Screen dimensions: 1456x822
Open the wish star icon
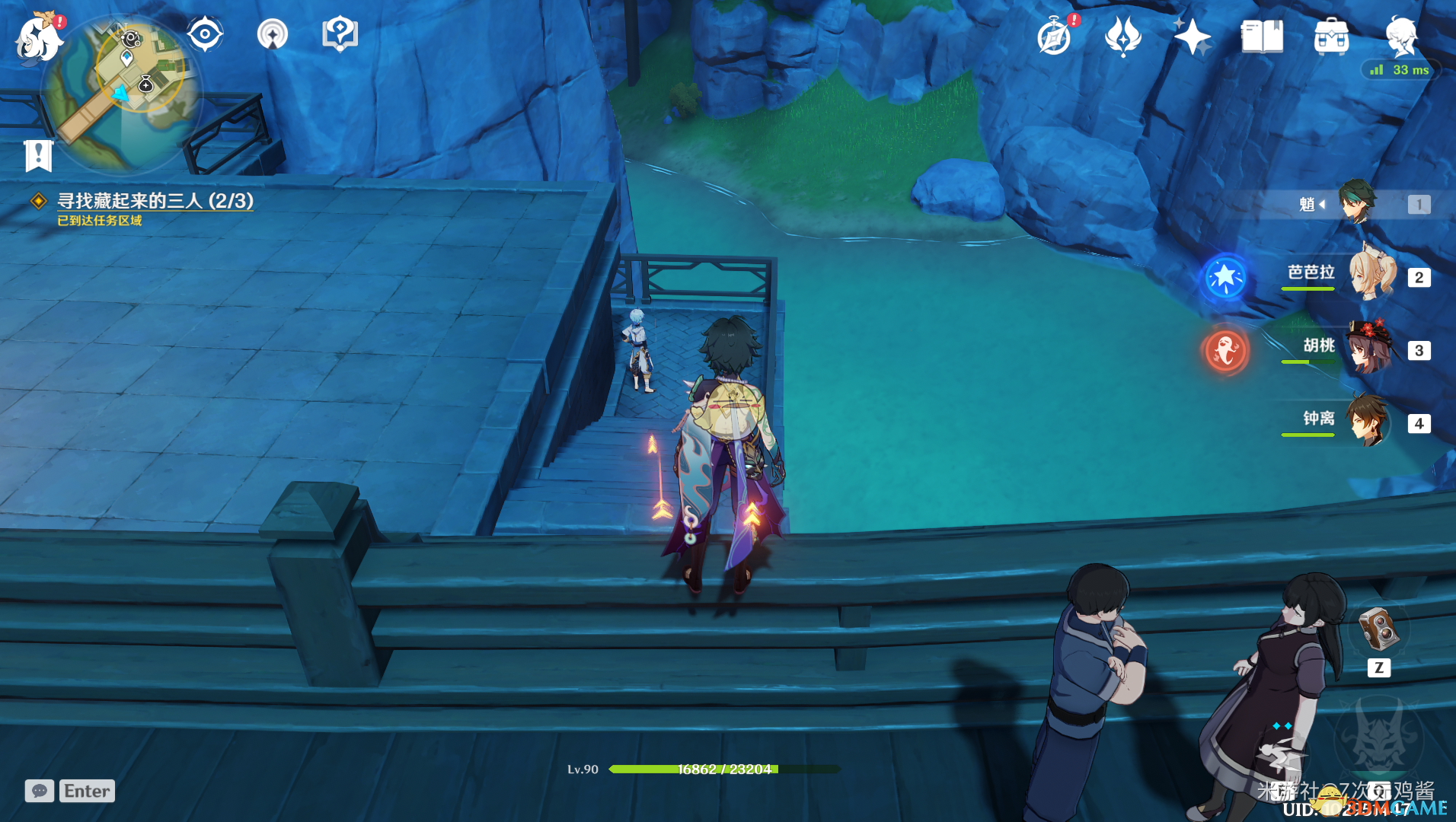pyautogui.click(x=1192, y=37)
